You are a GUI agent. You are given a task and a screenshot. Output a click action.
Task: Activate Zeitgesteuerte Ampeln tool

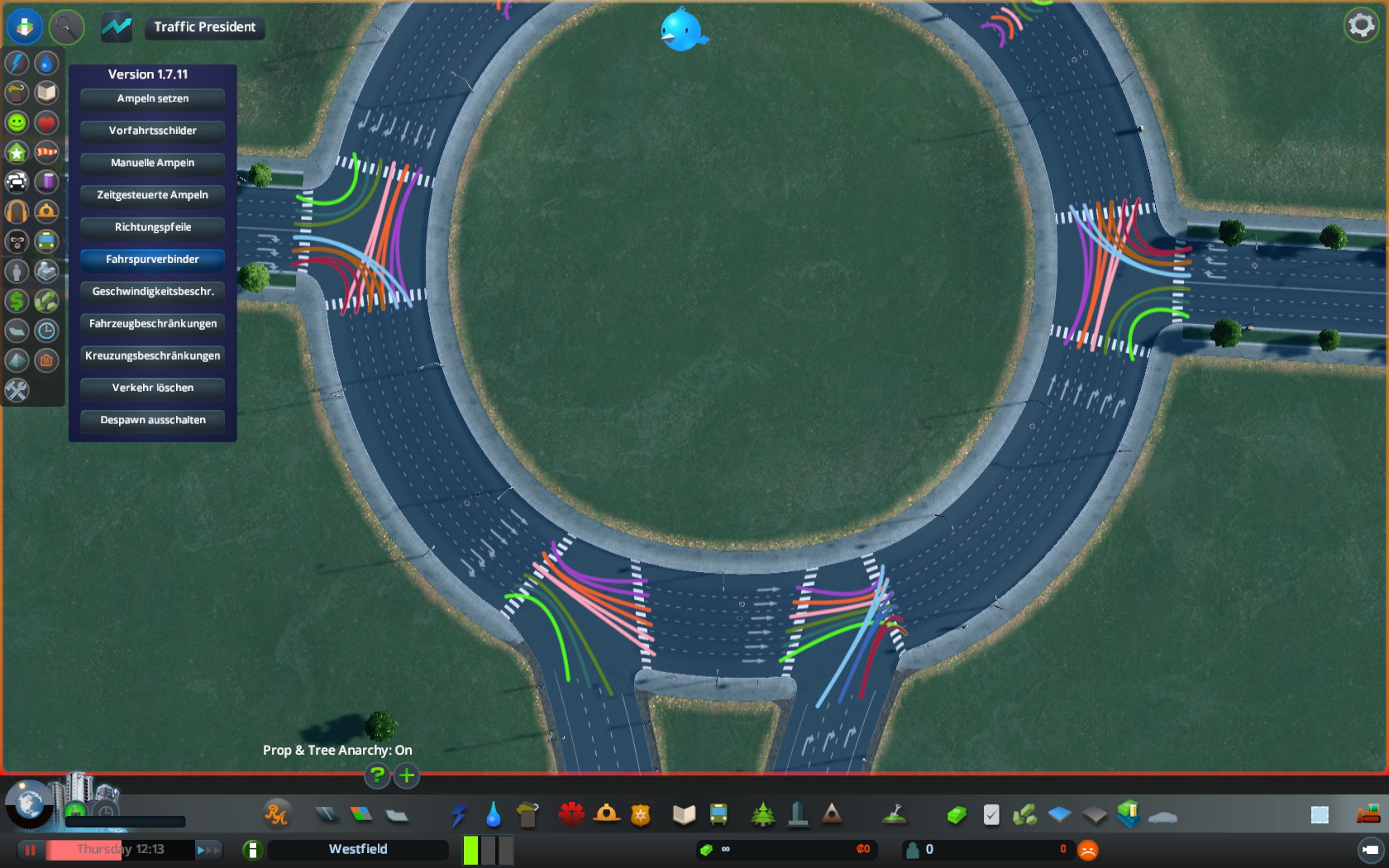153,195
